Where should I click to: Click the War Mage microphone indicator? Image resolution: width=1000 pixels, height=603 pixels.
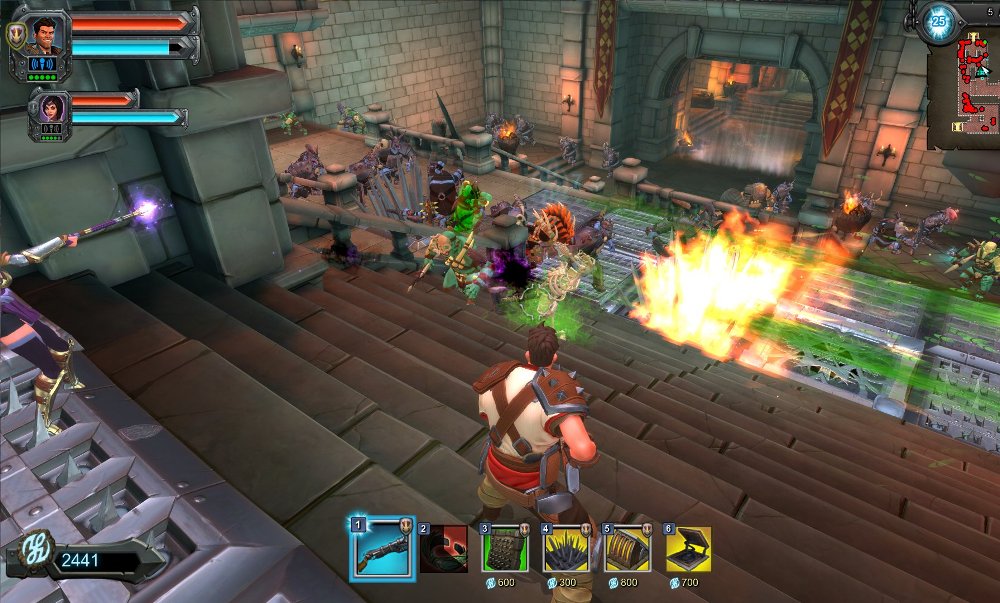click(43, 64)
